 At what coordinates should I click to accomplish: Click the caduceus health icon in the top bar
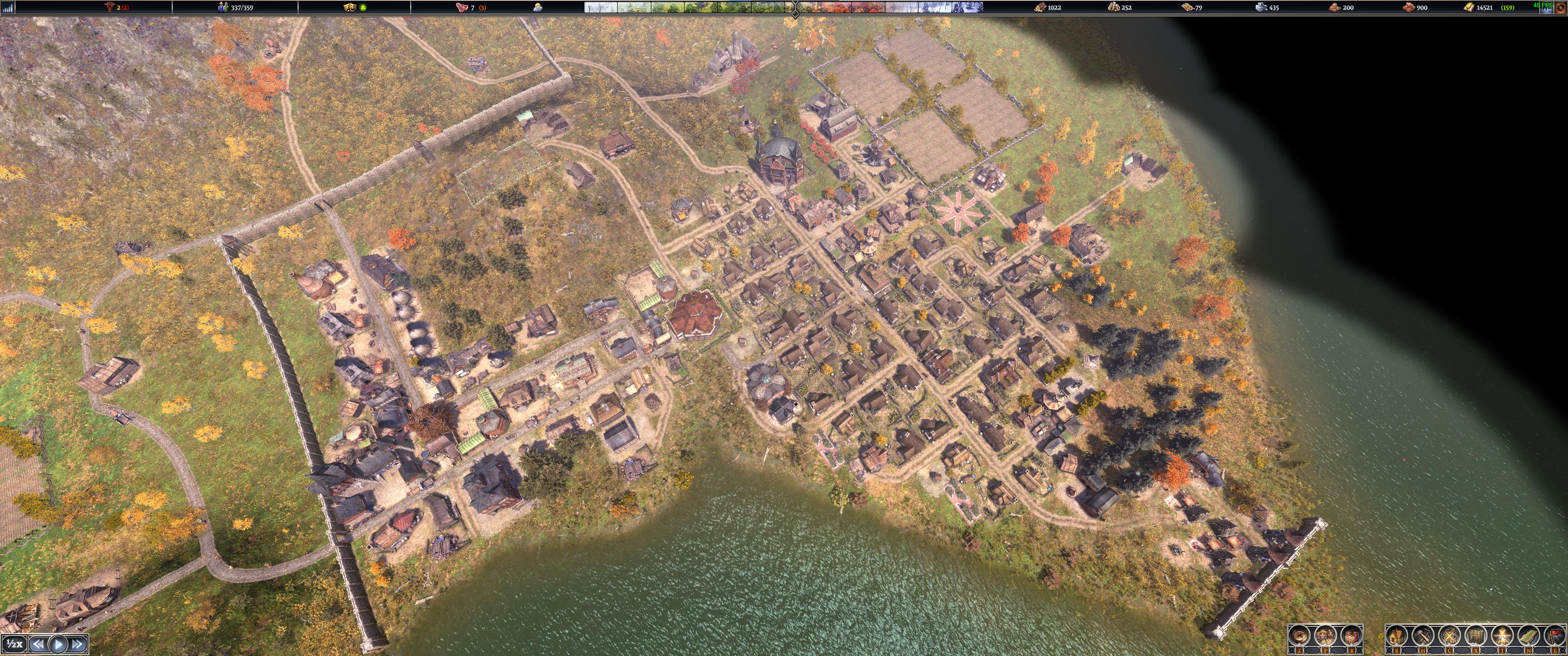click(108, 8)
